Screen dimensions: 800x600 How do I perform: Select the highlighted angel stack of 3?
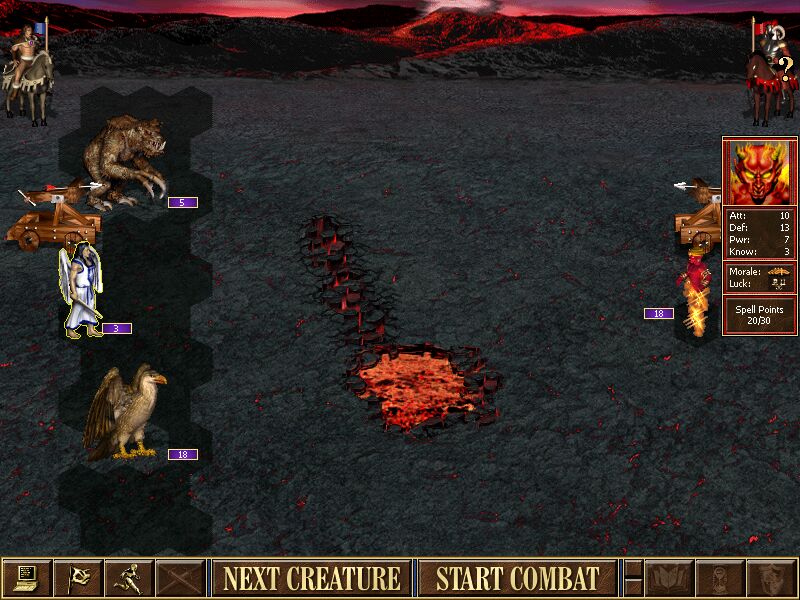[x=80, y=290]
